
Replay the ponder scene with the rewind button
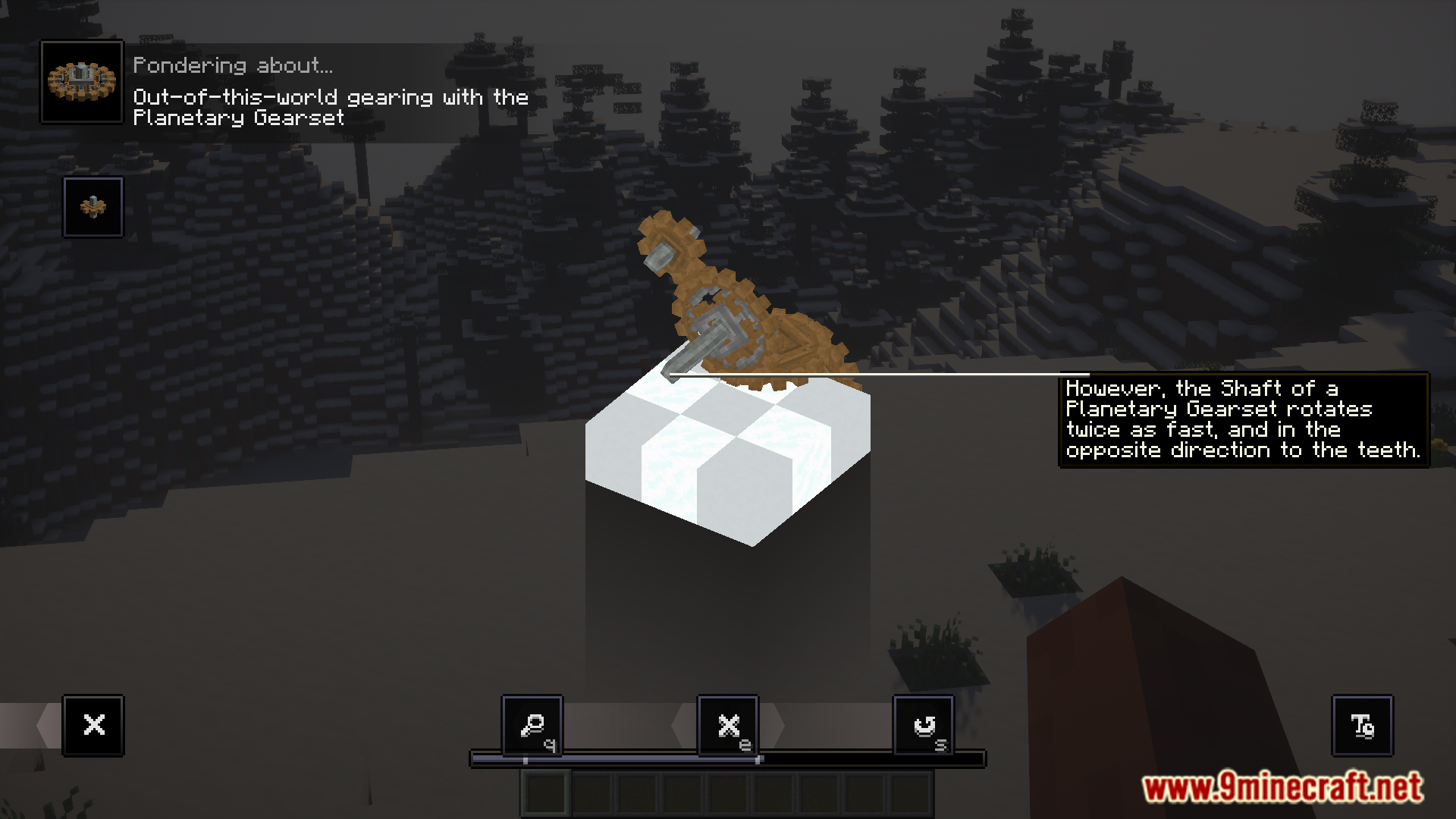point(924,726)
